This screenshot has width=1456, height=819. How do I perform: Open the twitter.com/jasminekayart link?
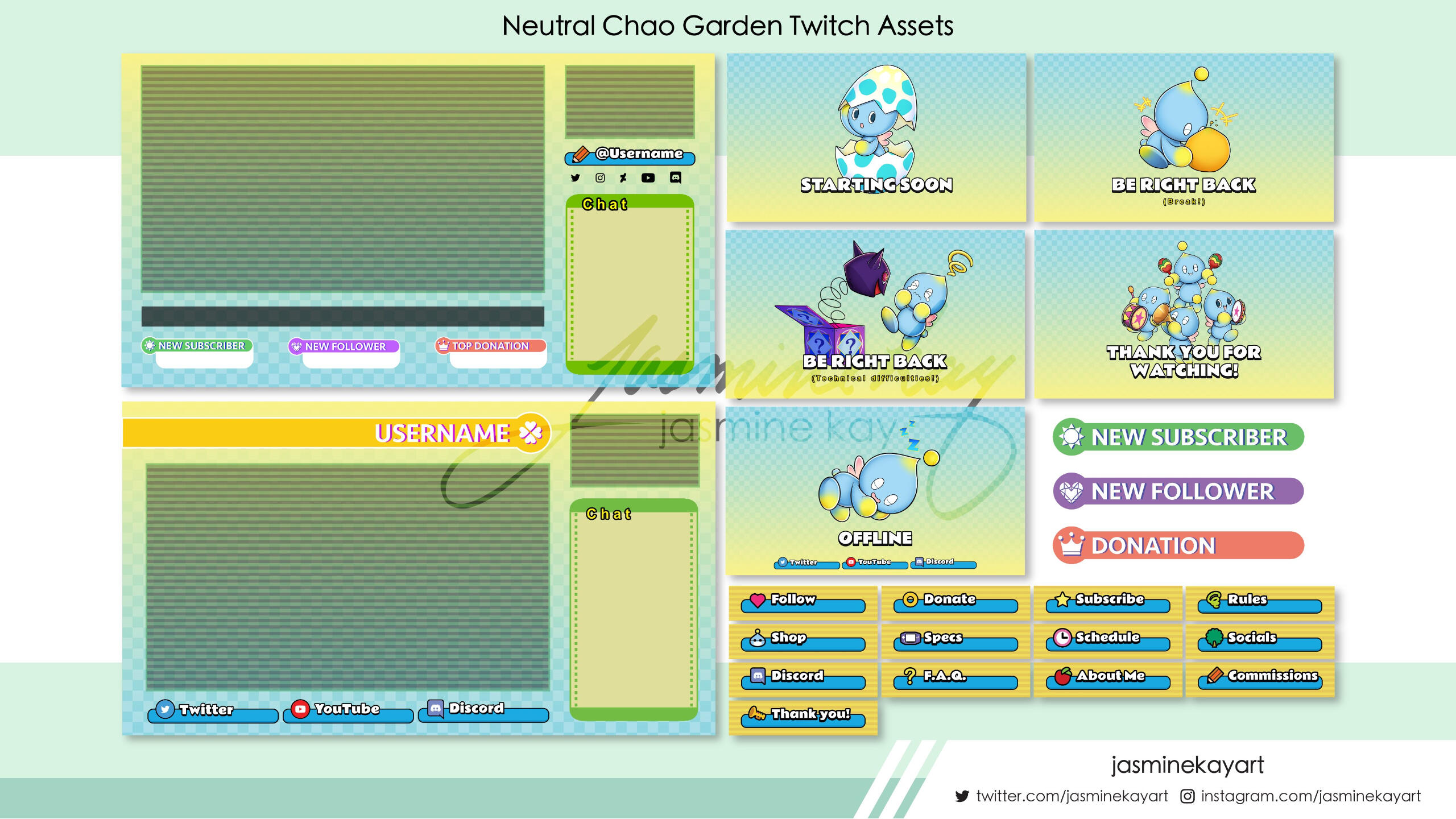pos(1072,796)
